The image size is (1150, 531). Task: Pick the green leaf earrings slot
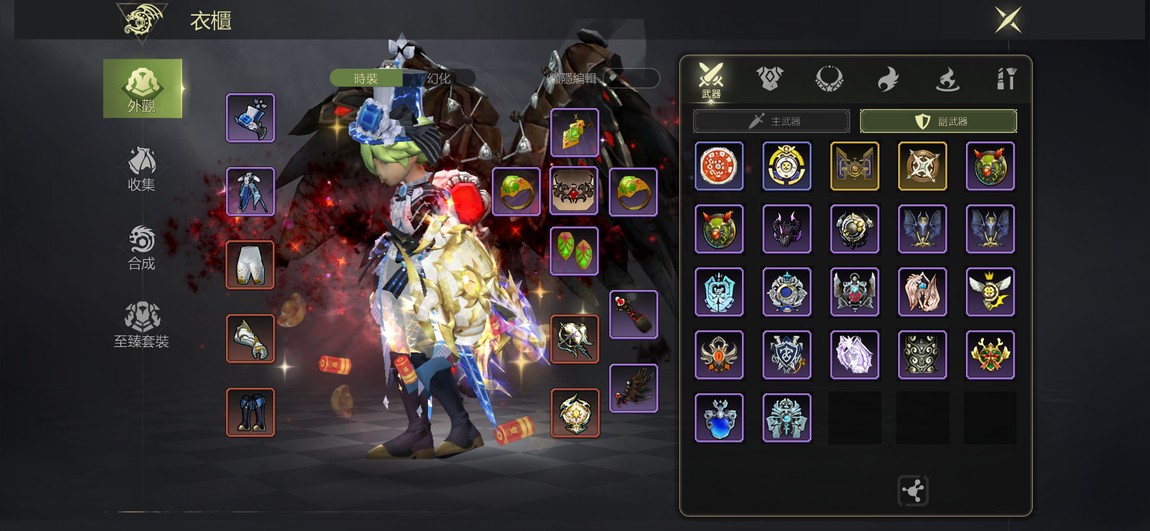tap(575, 250)
